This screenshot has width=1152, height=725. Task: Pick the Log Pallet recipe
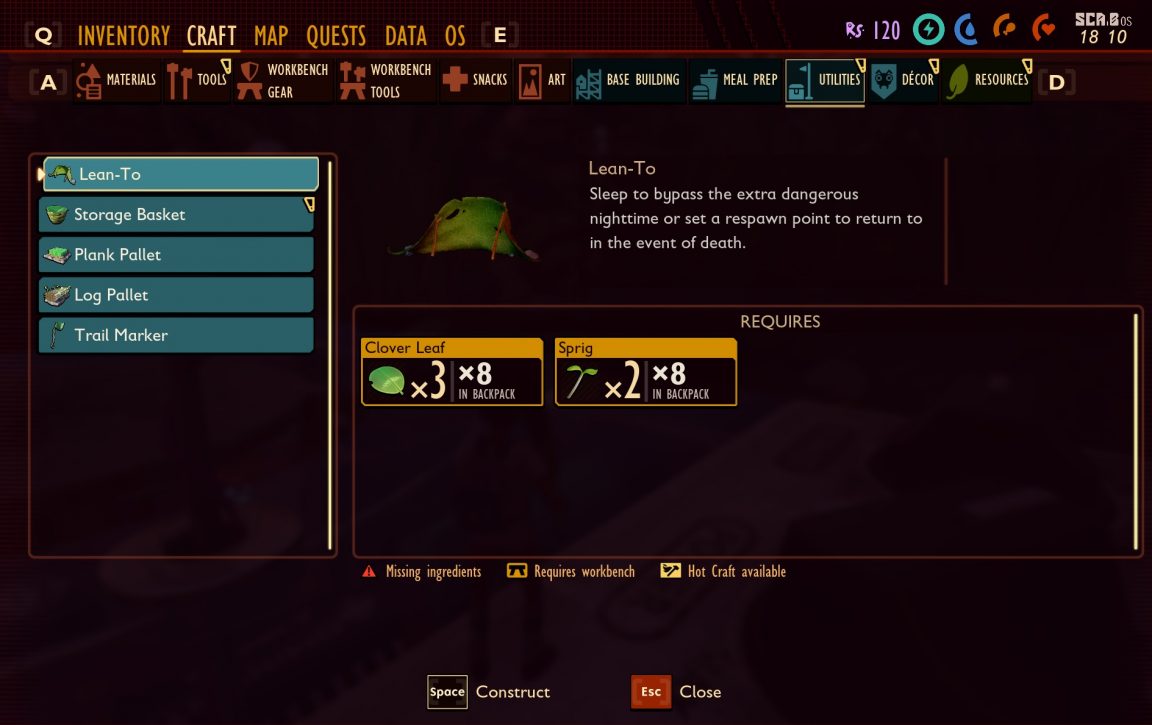coord(177,295)
